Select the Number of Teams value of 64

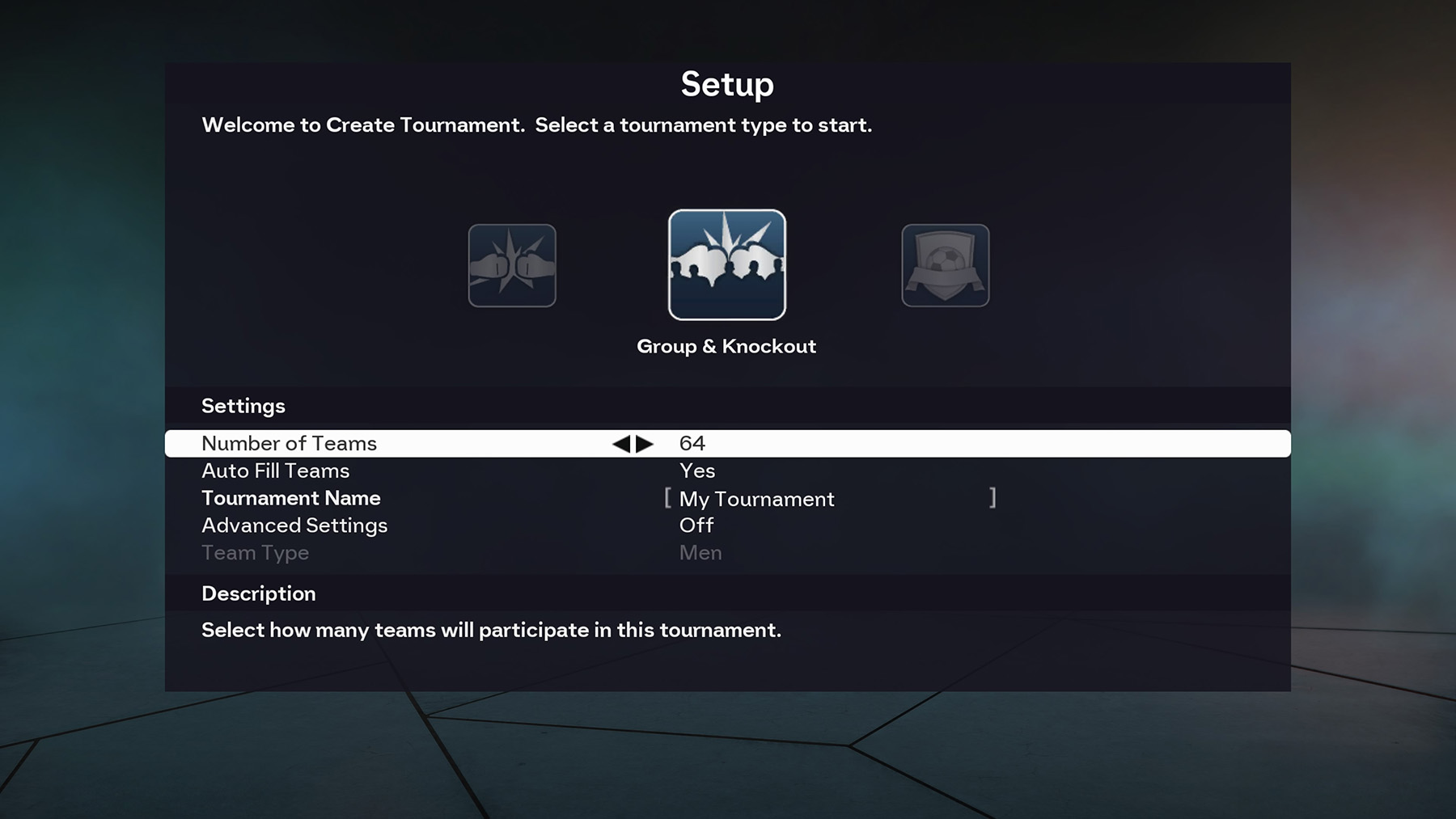692,443
